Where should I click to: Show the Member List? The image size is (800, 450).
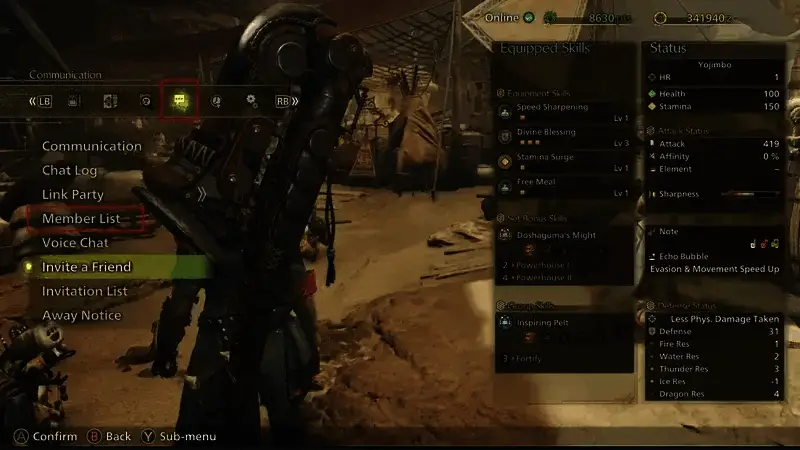coord(81,218)
